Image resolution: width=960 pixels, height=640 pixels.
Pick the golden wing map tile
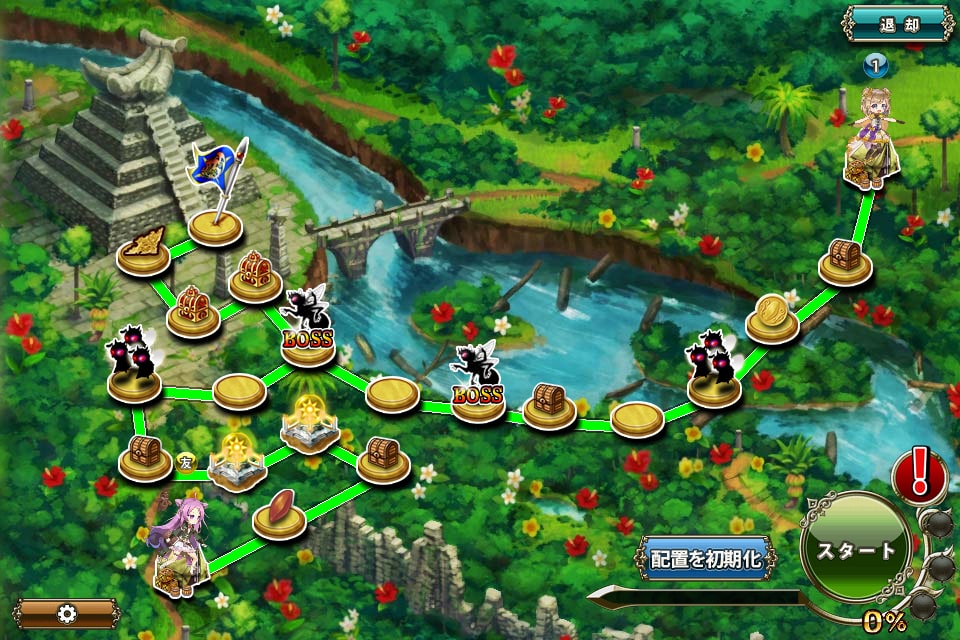[143, 252]
